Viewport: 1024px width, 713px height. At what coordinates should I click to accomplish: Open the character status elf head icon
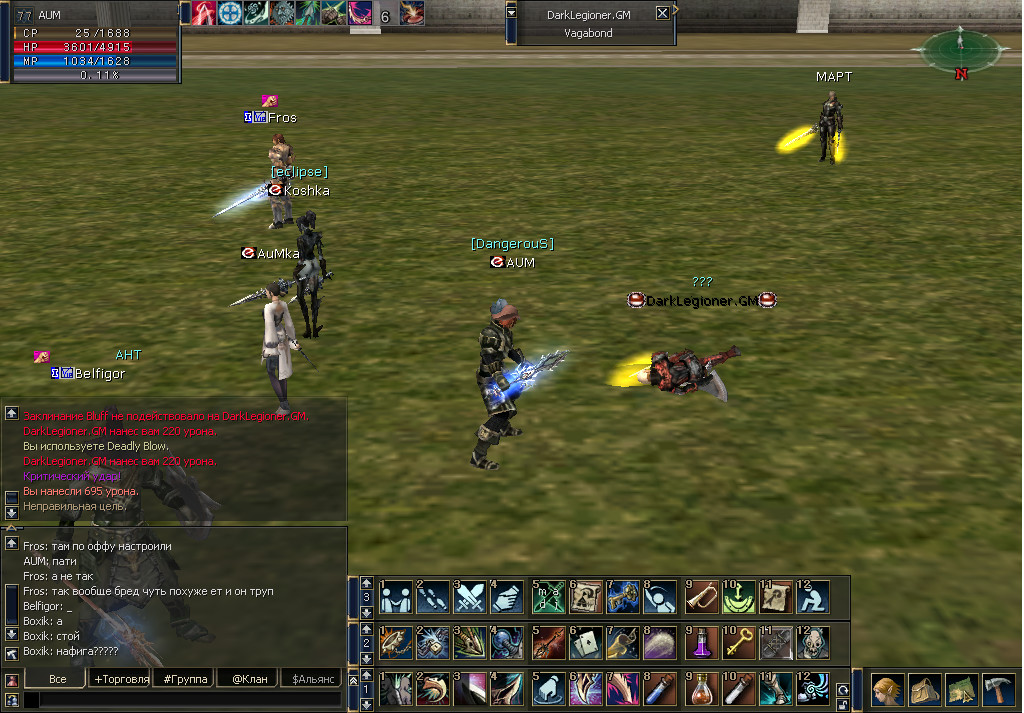887,690
